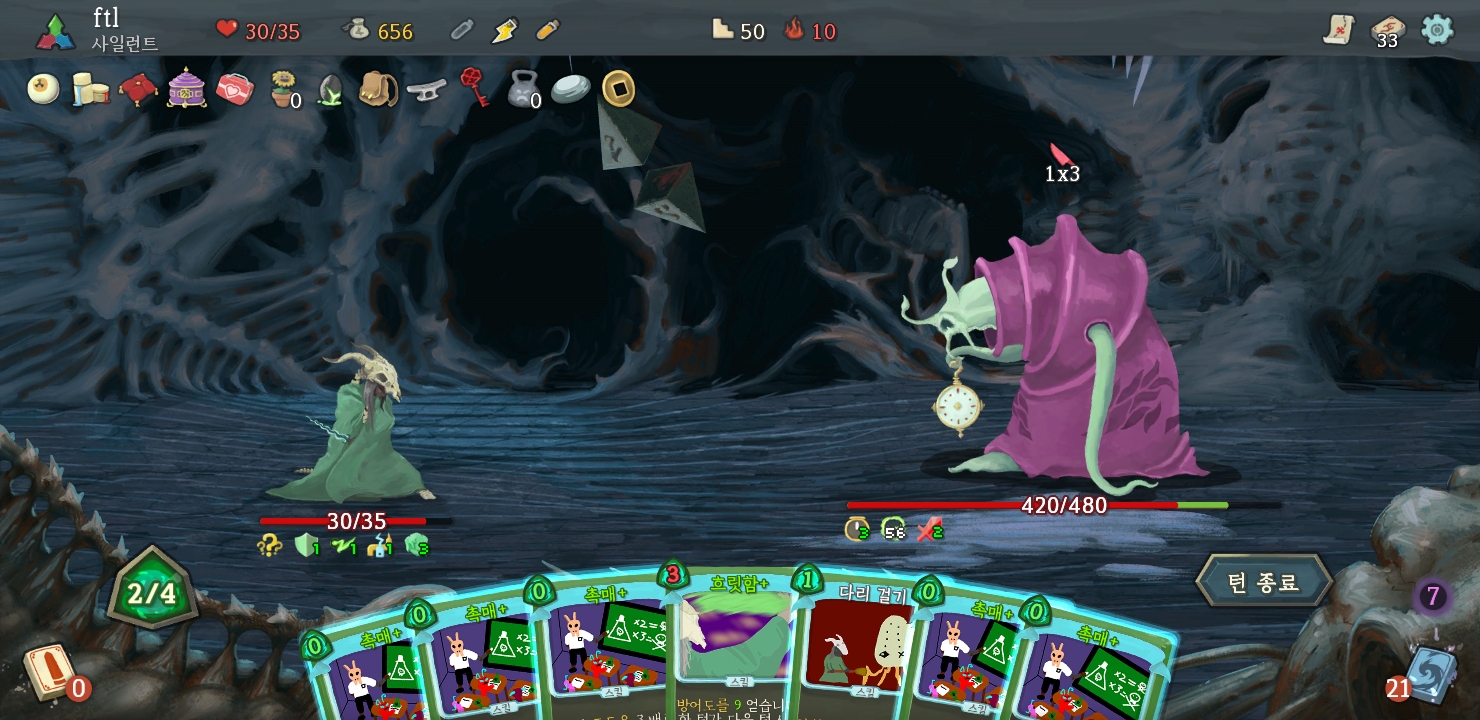Image resolution: width=1480 pixels, height=720 pixels.
Task: Use the lightning bolt potion
Action: [505, 30]
